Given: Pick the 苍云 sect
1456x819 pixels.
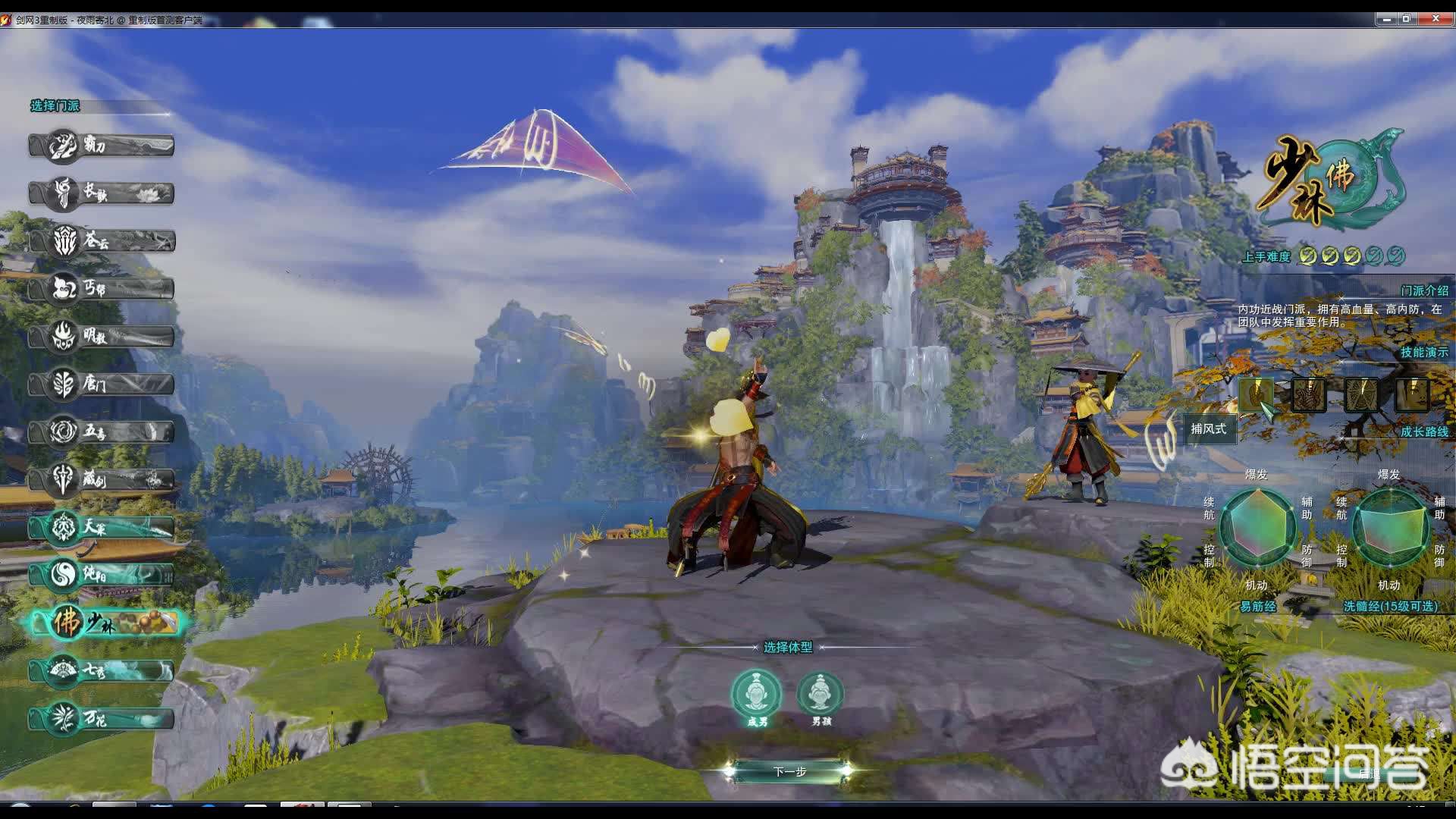Looking at the screenshot, I should click(101, 241).
